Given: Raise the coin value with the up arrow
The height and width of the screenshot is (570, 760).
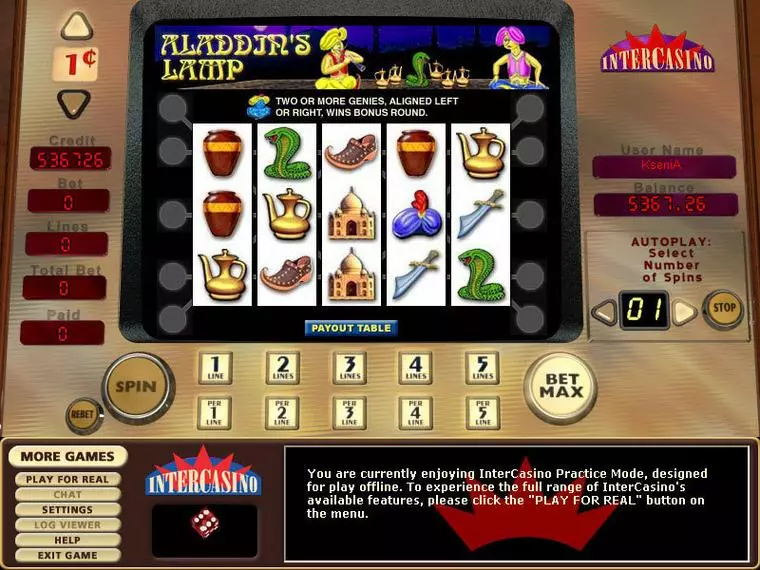Looking at the screenshot, I should tap(77, 27).
